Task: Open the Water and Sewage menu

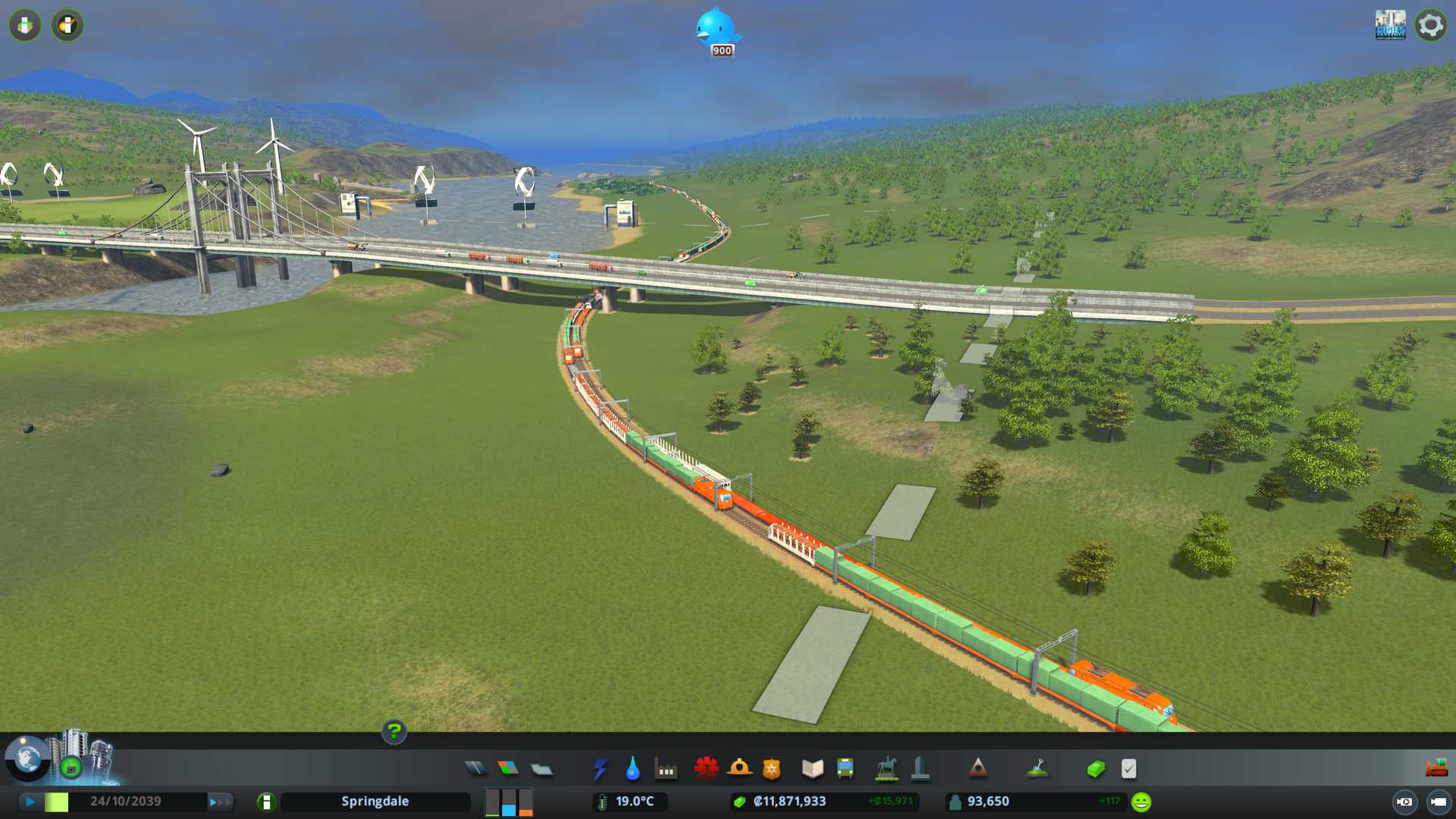Action: click(x=632, y=769)
